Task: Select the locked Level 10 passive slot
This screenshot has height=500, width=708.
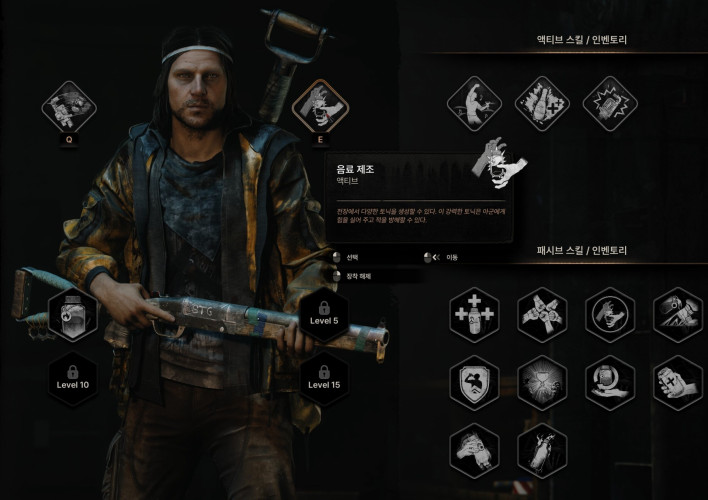Action: pyautogui.click(x=73, y=377)
